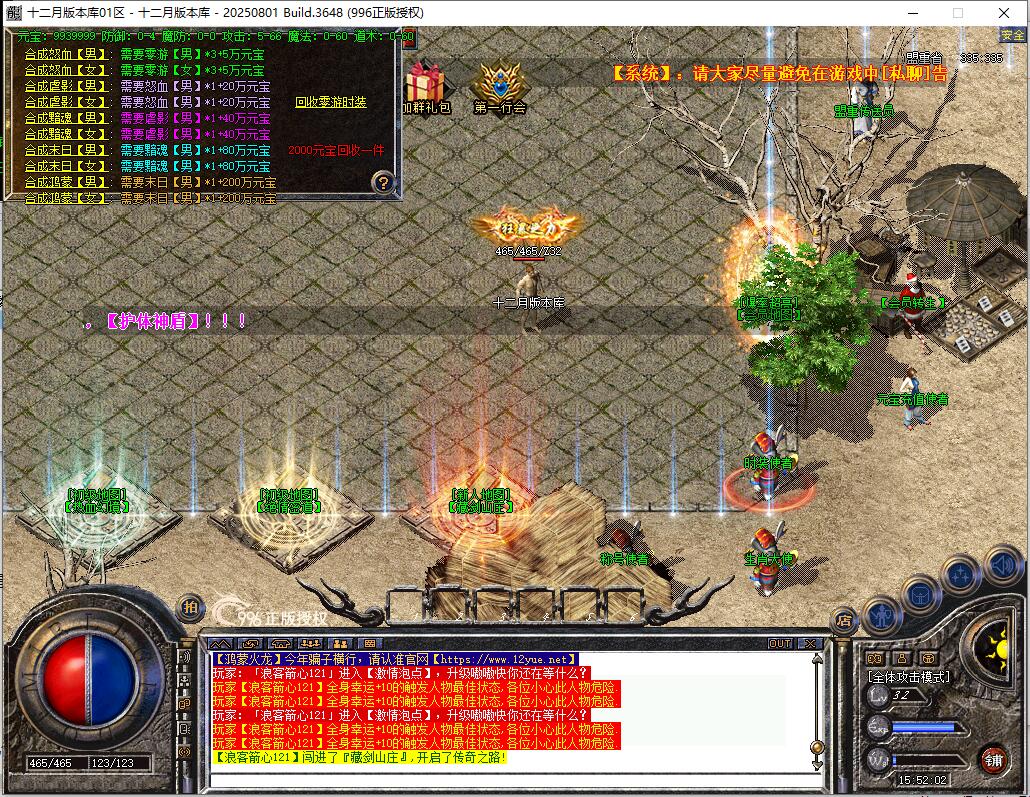Open the 店 shop button
The image size is (1030, 797).
(x=845, y=621)
